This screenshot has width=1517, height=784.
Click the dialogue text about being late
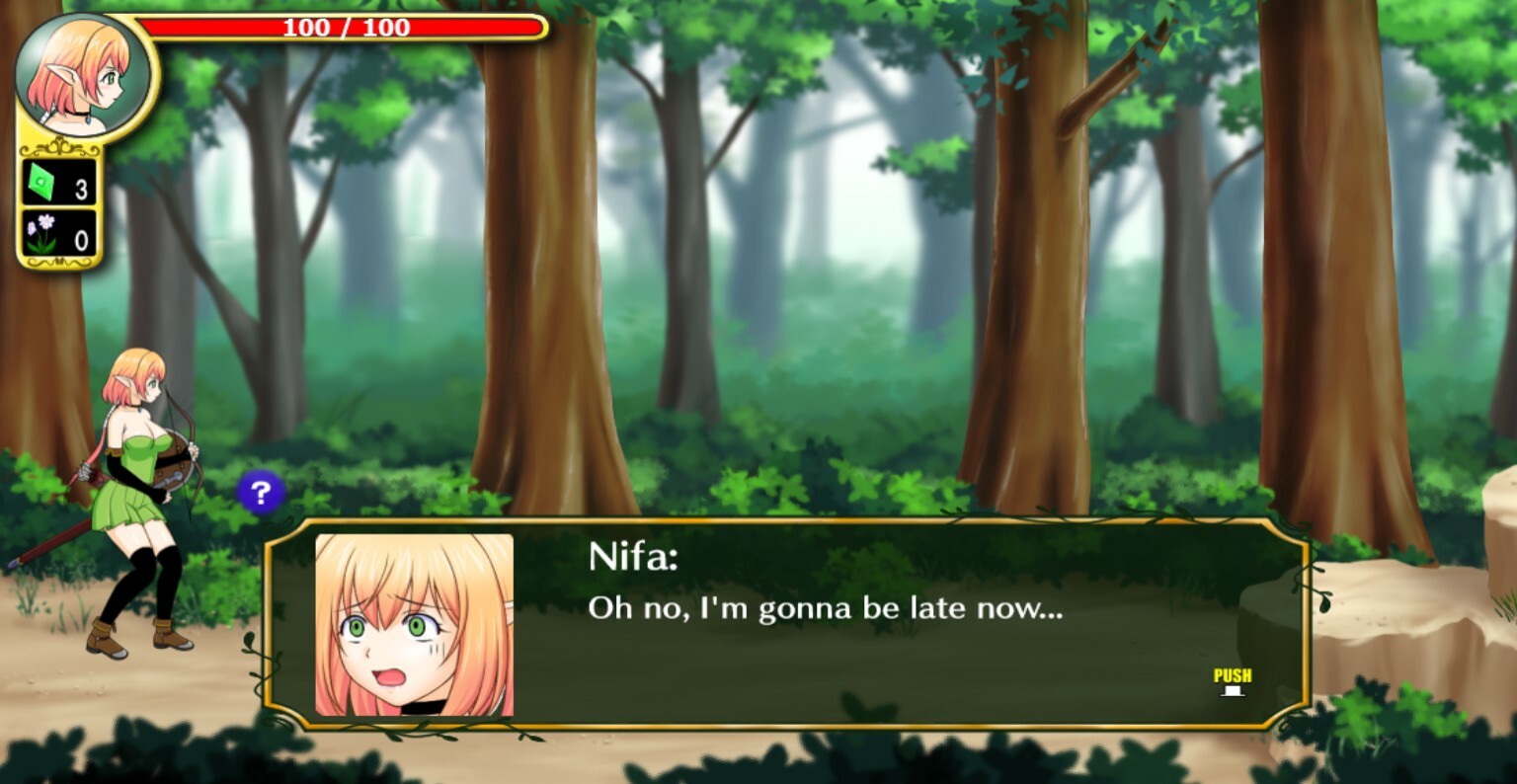point(825,609)
